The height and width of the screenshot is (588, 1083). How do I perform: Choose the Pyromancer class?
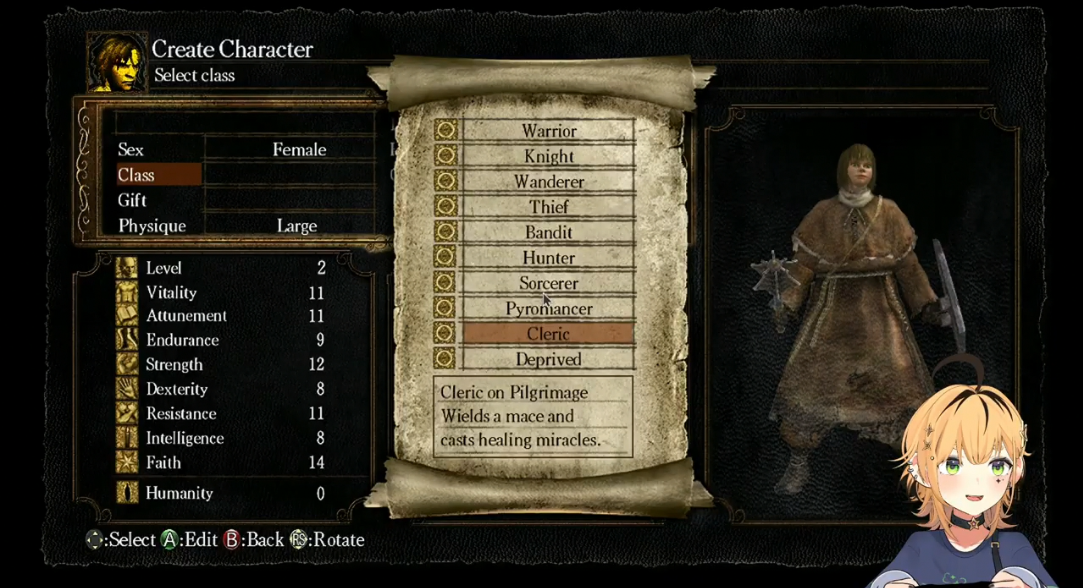548,309
